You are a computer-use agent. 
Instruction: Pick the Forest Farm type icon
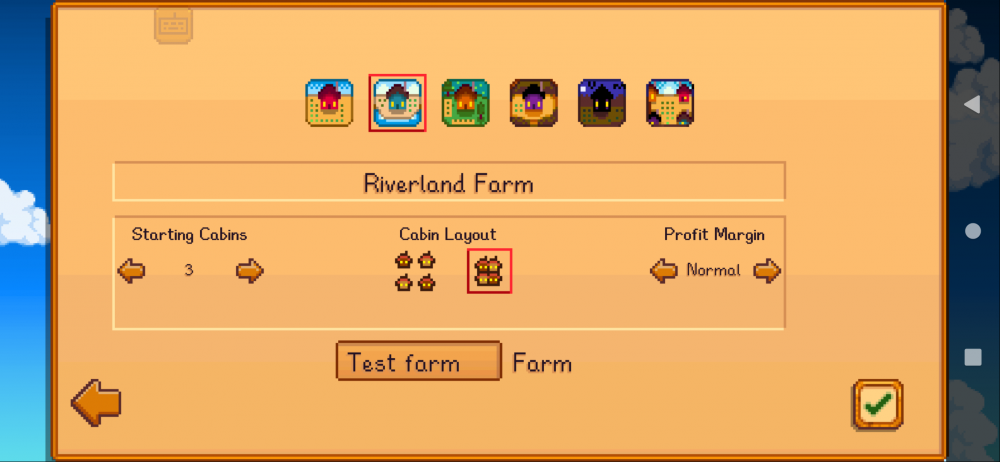pos(465,102)
